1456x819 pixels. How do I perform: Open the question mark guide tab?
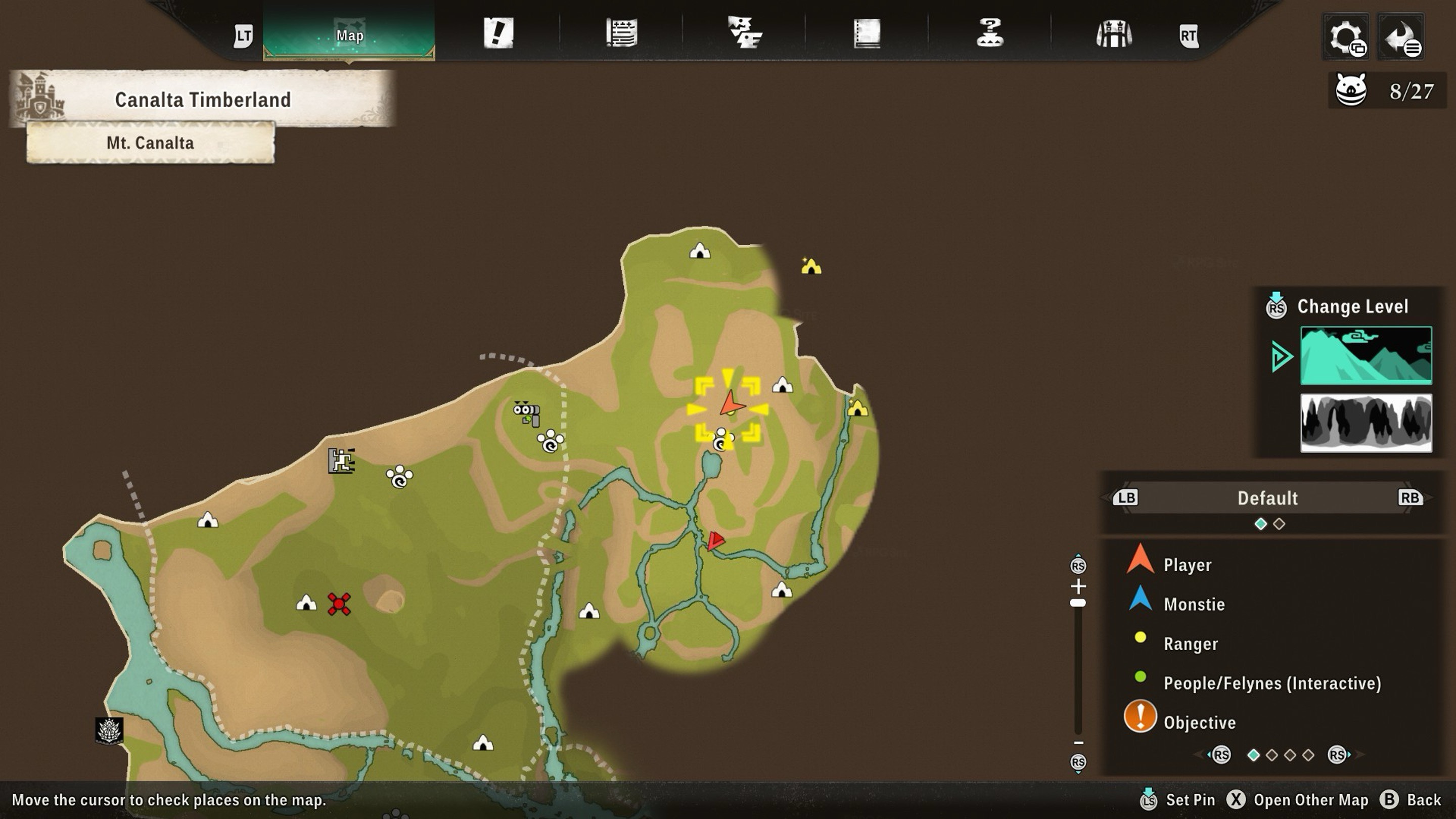(x=990, y=33)
